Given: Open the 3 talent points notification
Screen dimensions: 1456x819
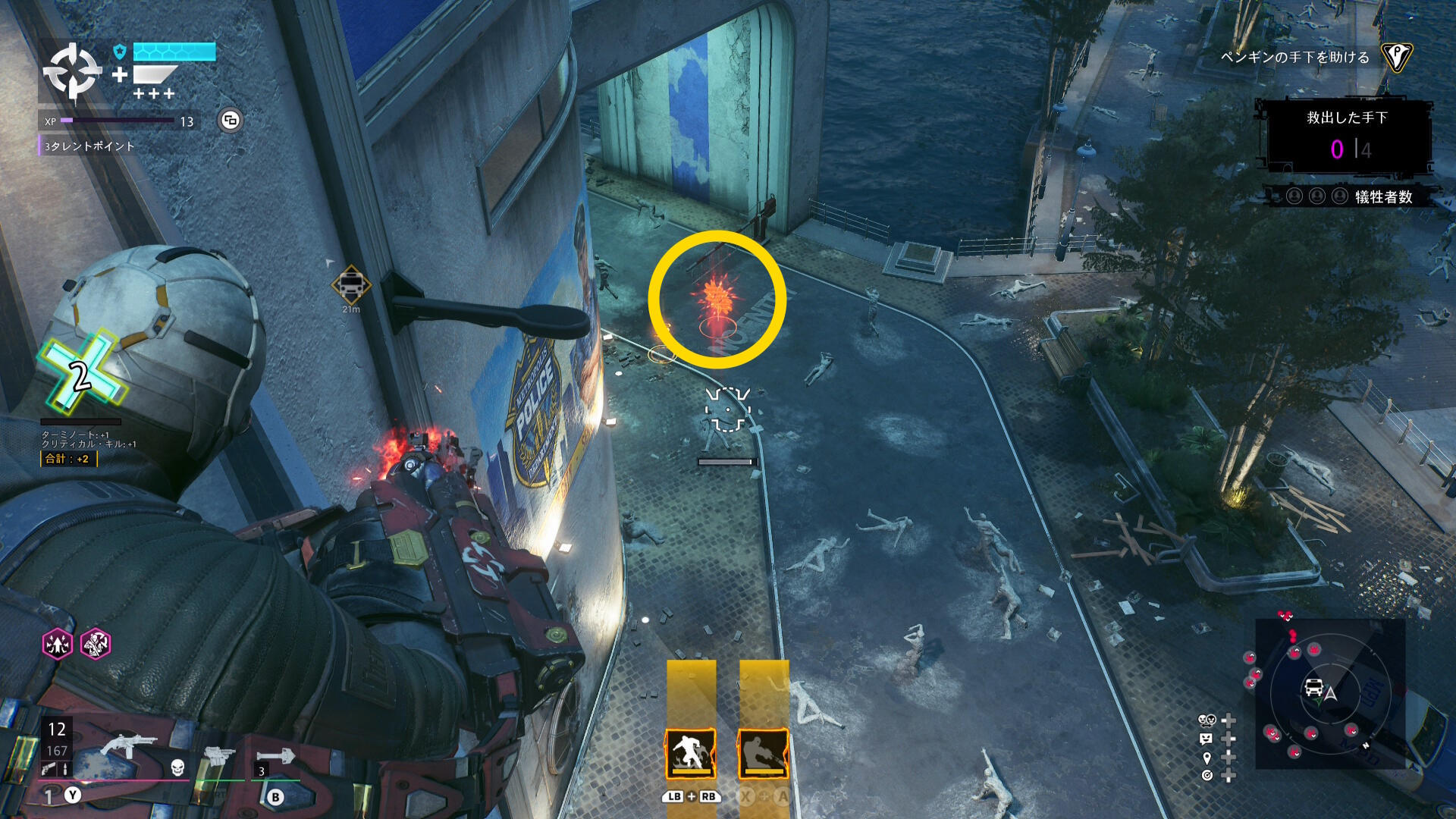Looking at the screenshot, I should pyautogui.click(x=89, y=146).
